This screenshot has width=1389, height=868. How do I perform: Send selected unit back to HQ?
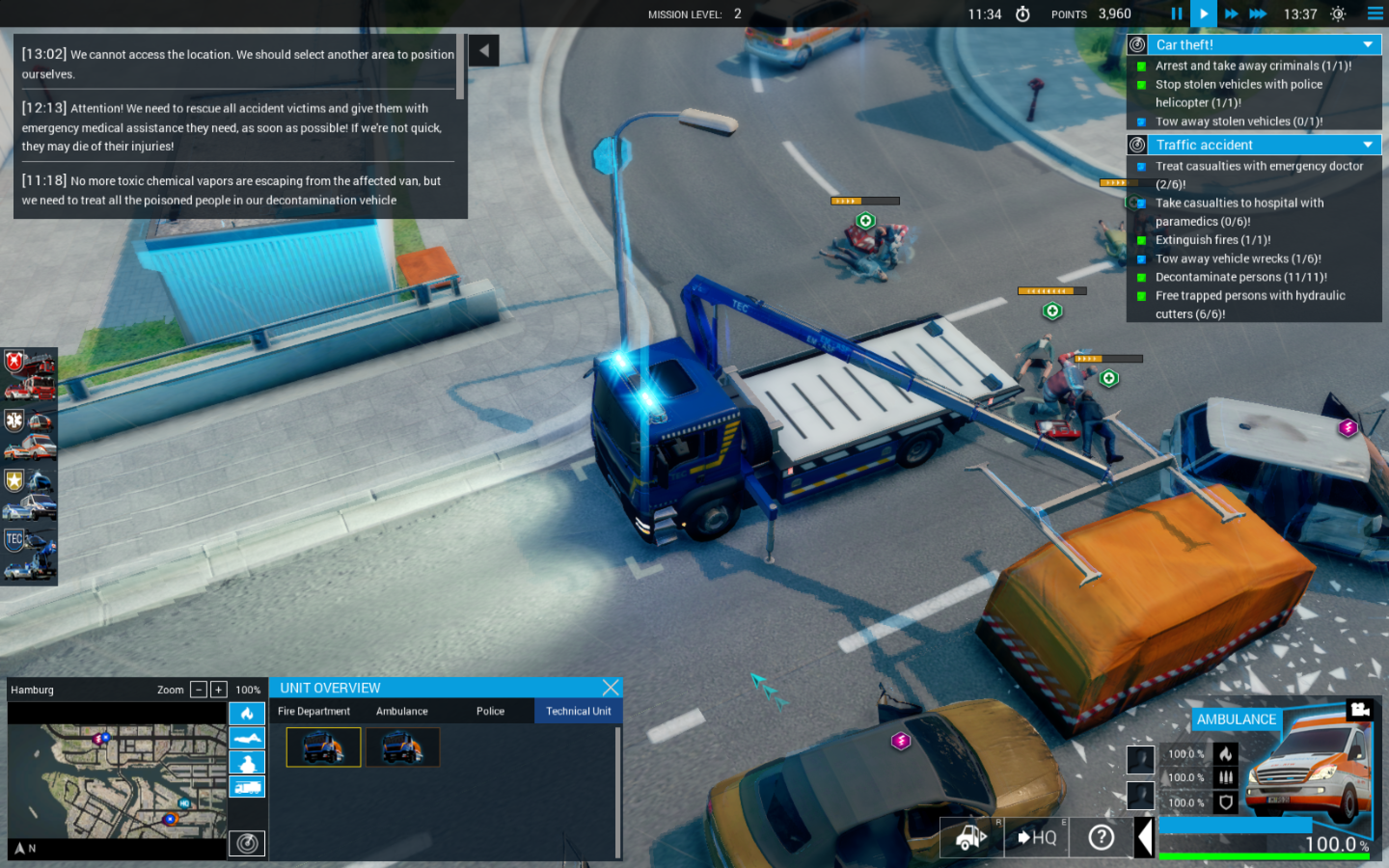click(1036, 838)
